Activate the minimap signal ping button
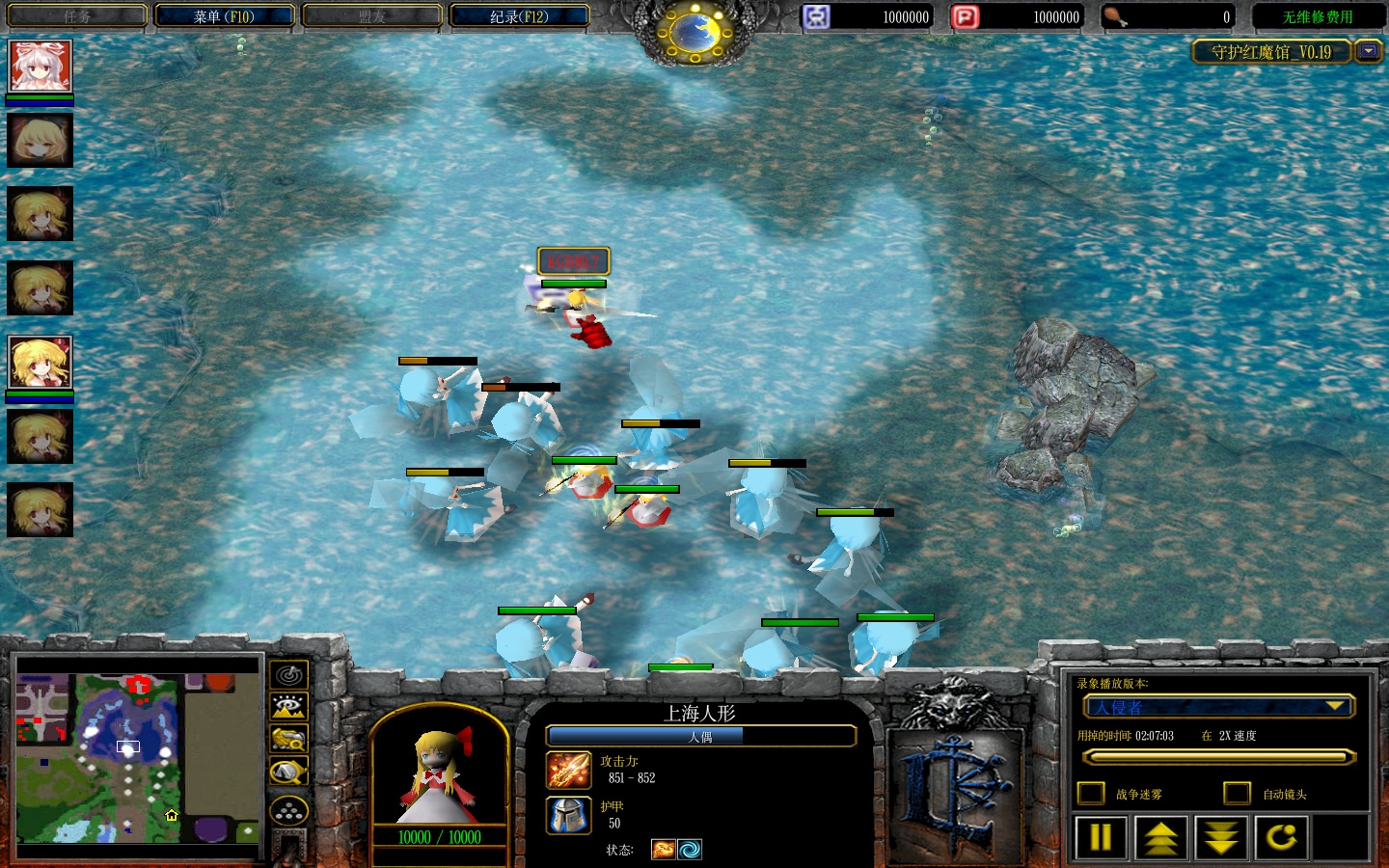Viewport: 1389px width, 868px height. (288, 674)
